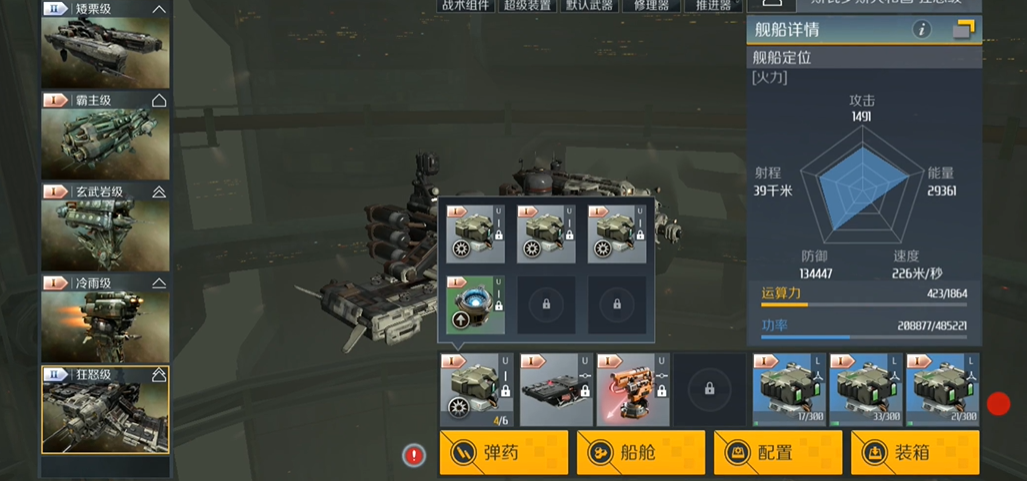The height and width of the screenshot is (481, 1027).
Task: Open the 默认武器 tab
Action: [x=589, y=5]
